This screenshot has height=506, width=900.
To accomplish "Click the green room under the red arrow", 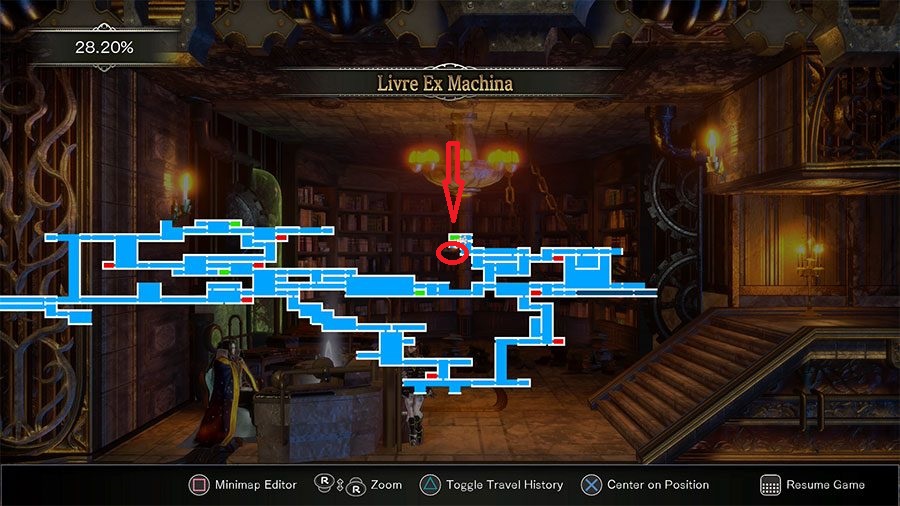I will coord(454,237).
